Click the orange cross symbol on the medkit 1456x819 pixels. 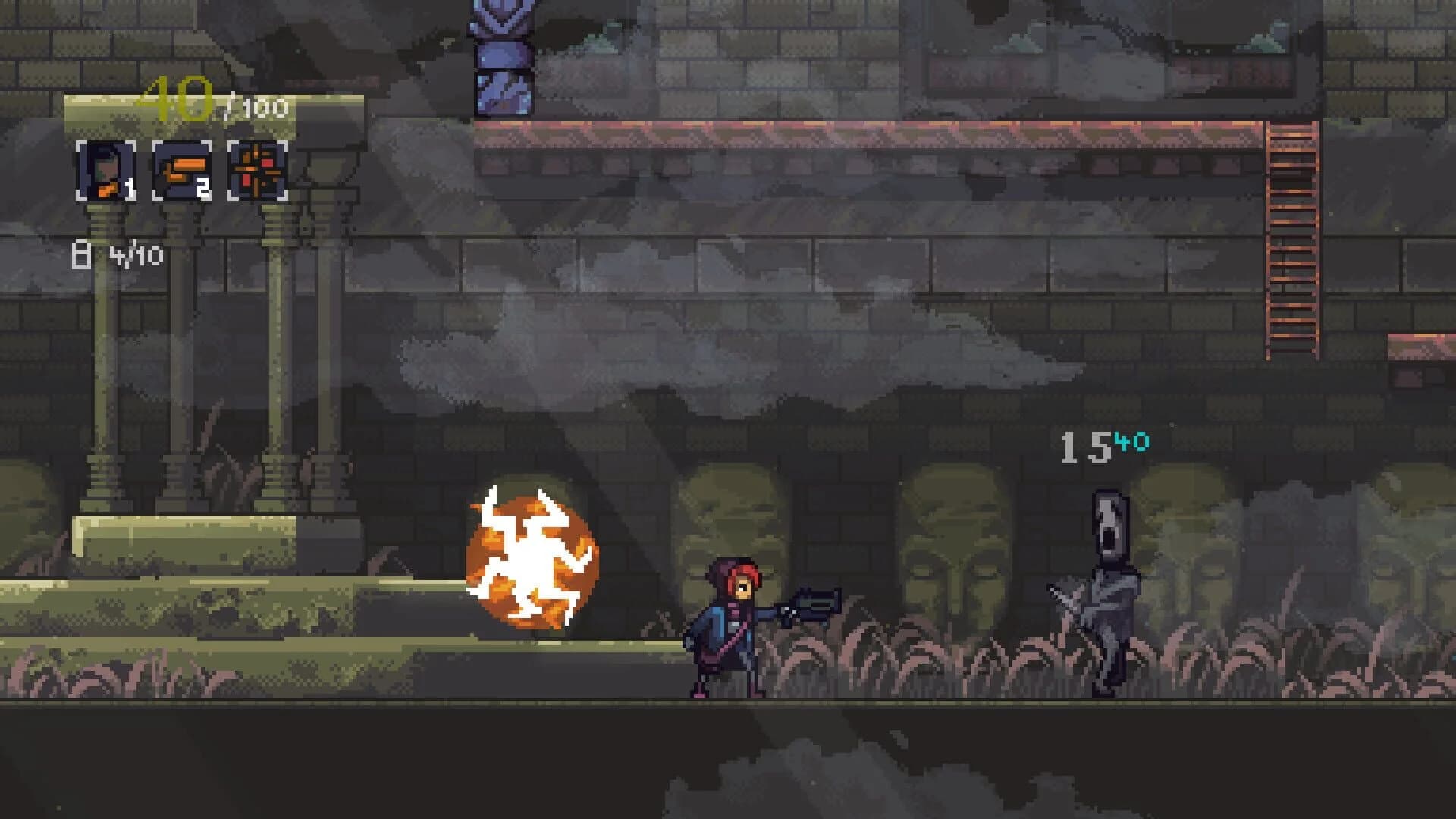pyautogui.click(x=256, y=169)
